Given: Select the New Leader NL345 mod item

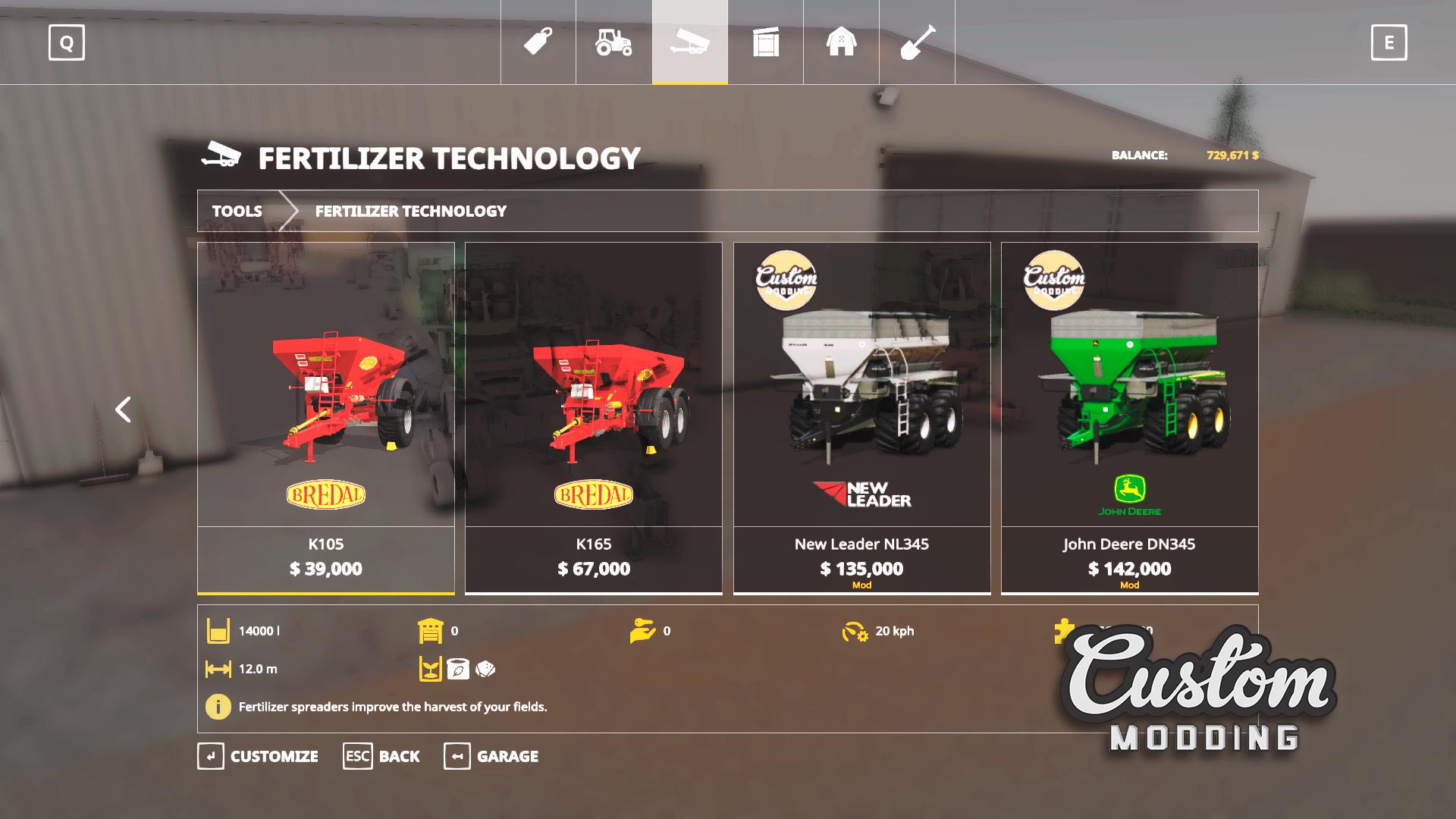Looking at the screenshot, I should 861,417.
